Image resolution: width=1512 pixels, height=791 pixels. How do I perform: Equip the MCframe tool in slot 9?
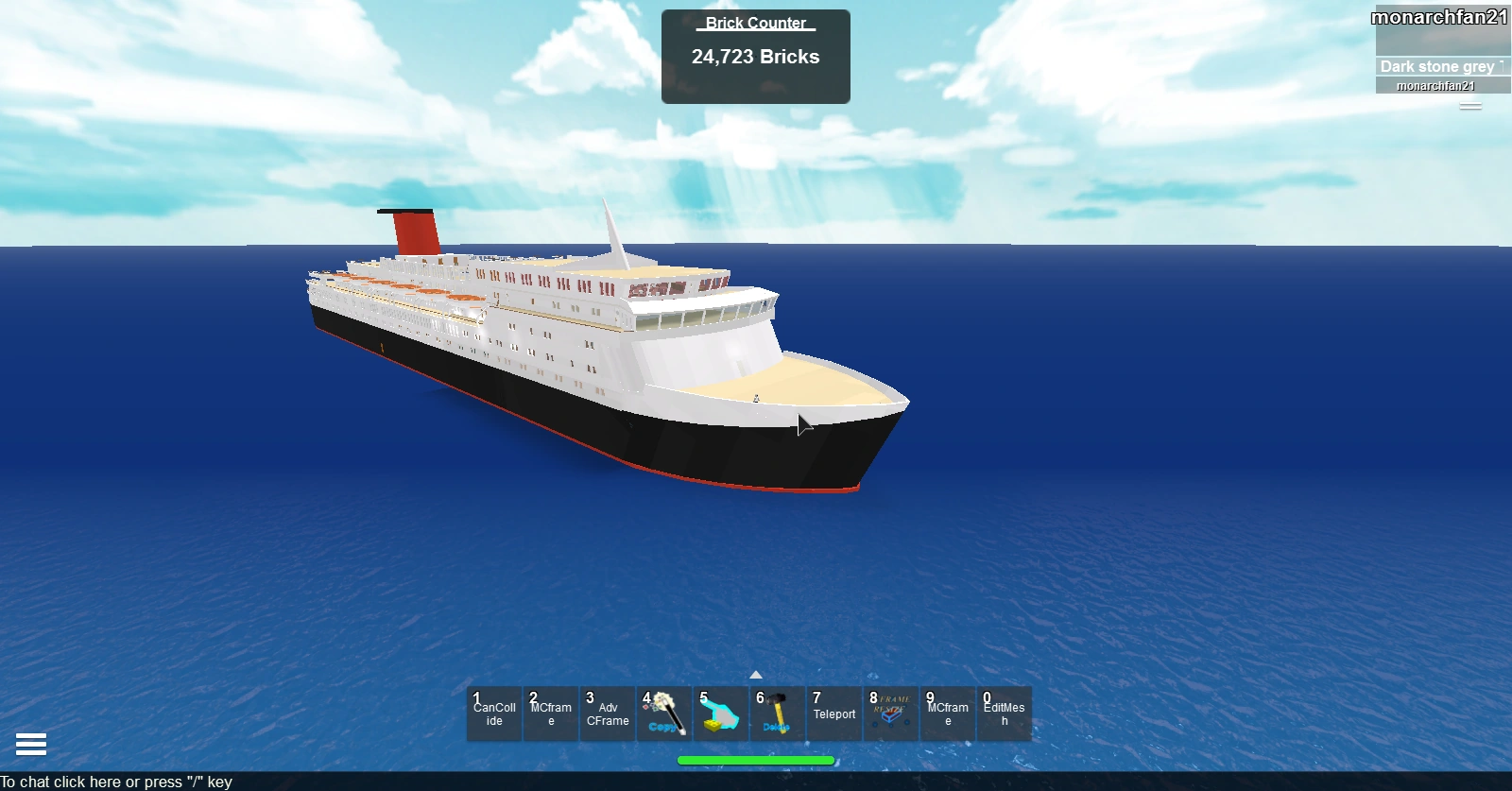pyautogui.click(x=947, y=714)
